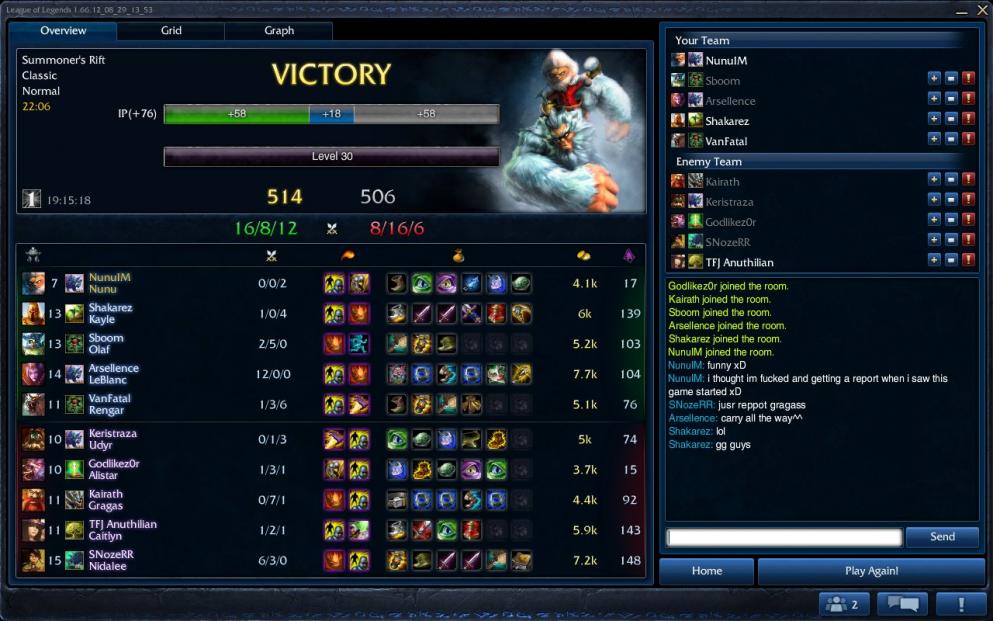Click the Send chat button
993x621 pixels.
click(x=942, y=537)
